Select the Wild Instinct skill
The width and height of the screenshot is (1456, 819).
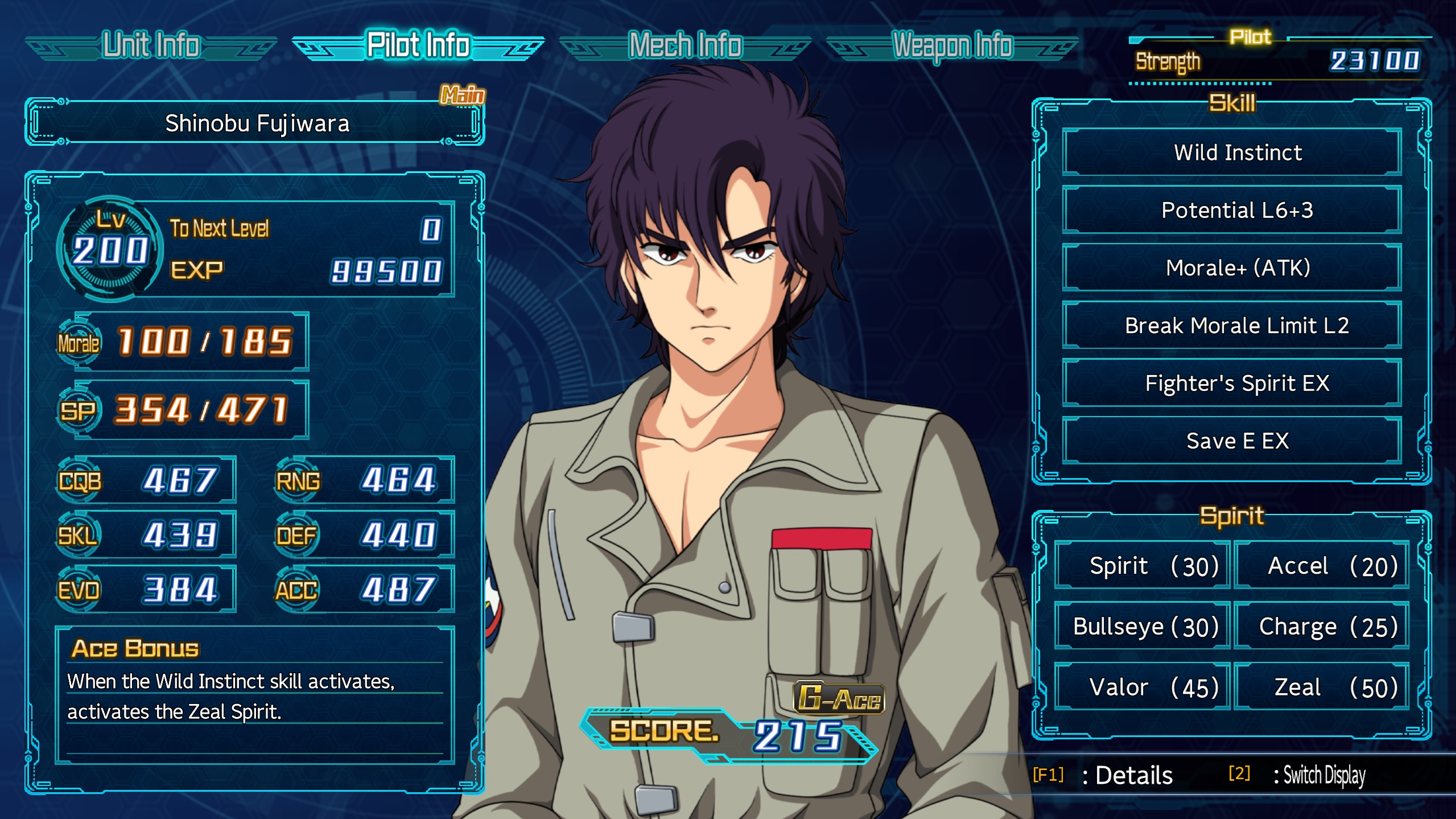point(1232,153)
